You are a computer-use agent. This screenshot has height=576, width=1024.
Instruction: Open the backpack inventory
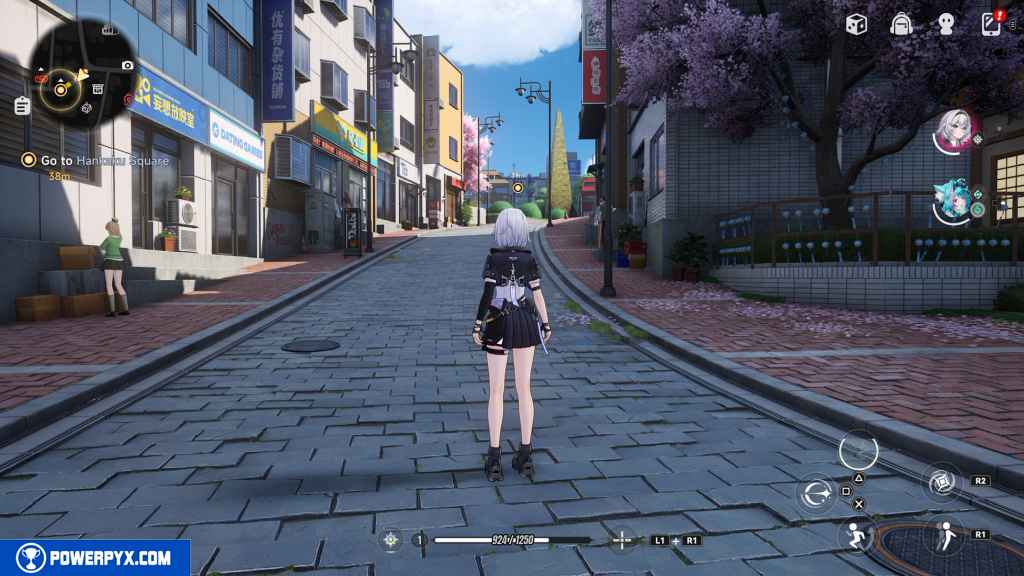pos(901,24)
